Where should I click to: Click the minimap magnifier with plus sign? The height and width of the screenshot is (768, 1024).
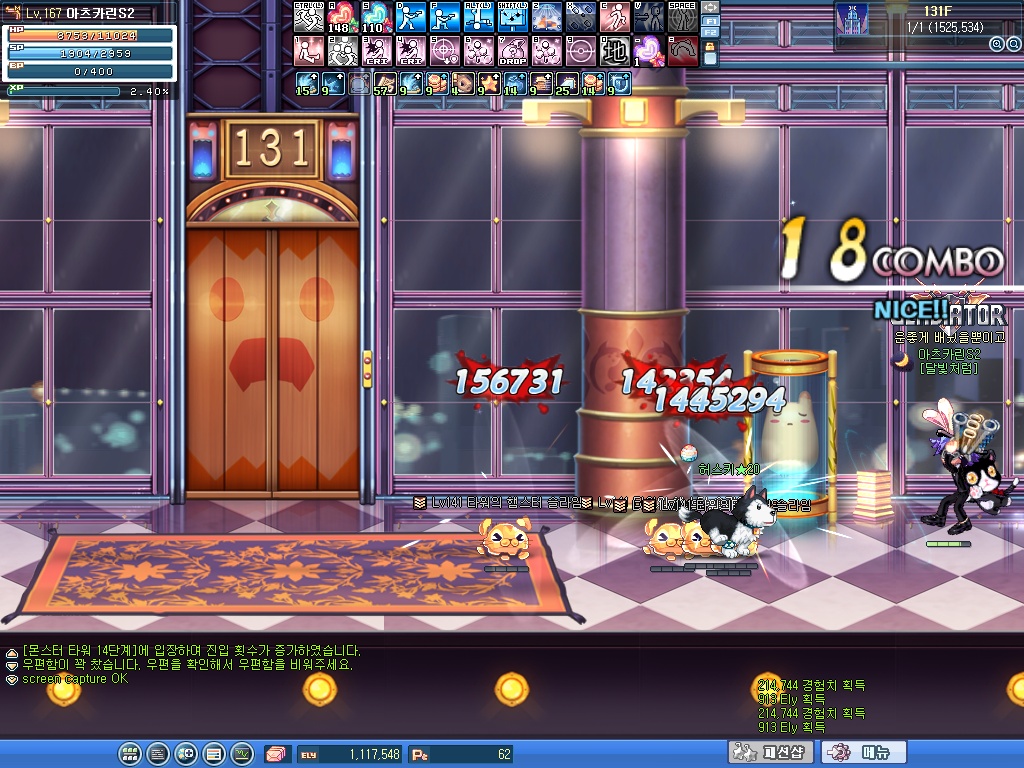pyautogui.click(x=996, y=44)
